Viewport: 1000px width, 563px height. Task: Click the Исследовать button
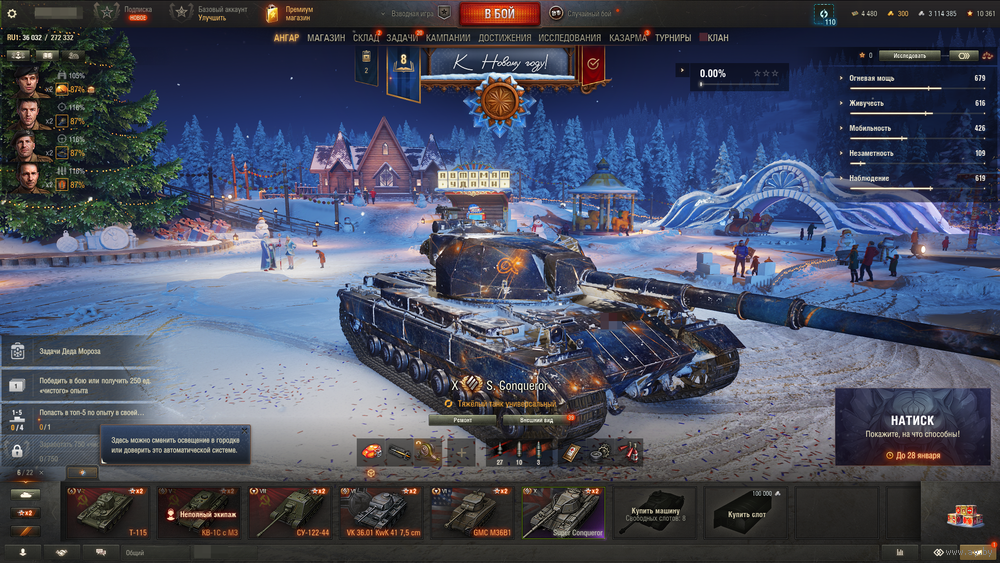coord(910,56)
